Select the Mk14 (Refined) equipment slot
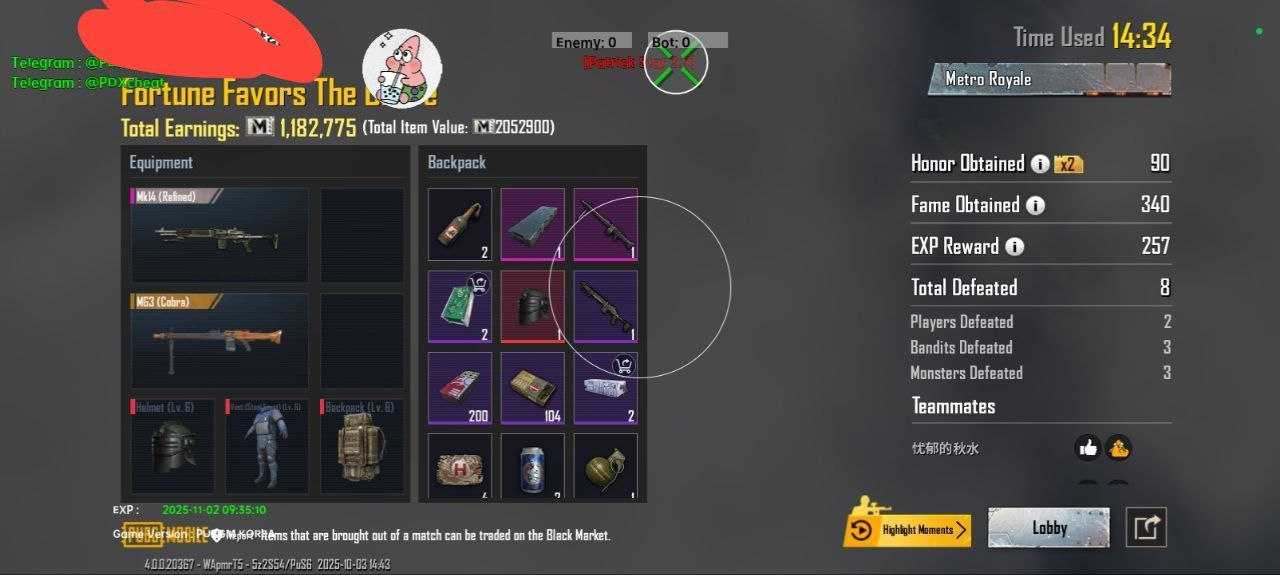 219,235
